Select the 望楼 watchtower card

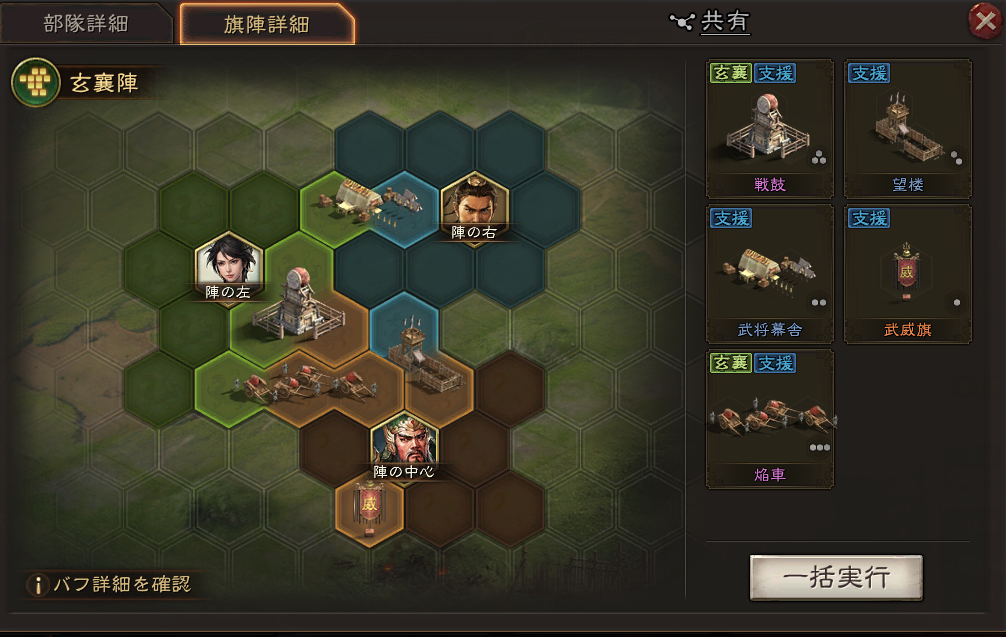point(908,130)
